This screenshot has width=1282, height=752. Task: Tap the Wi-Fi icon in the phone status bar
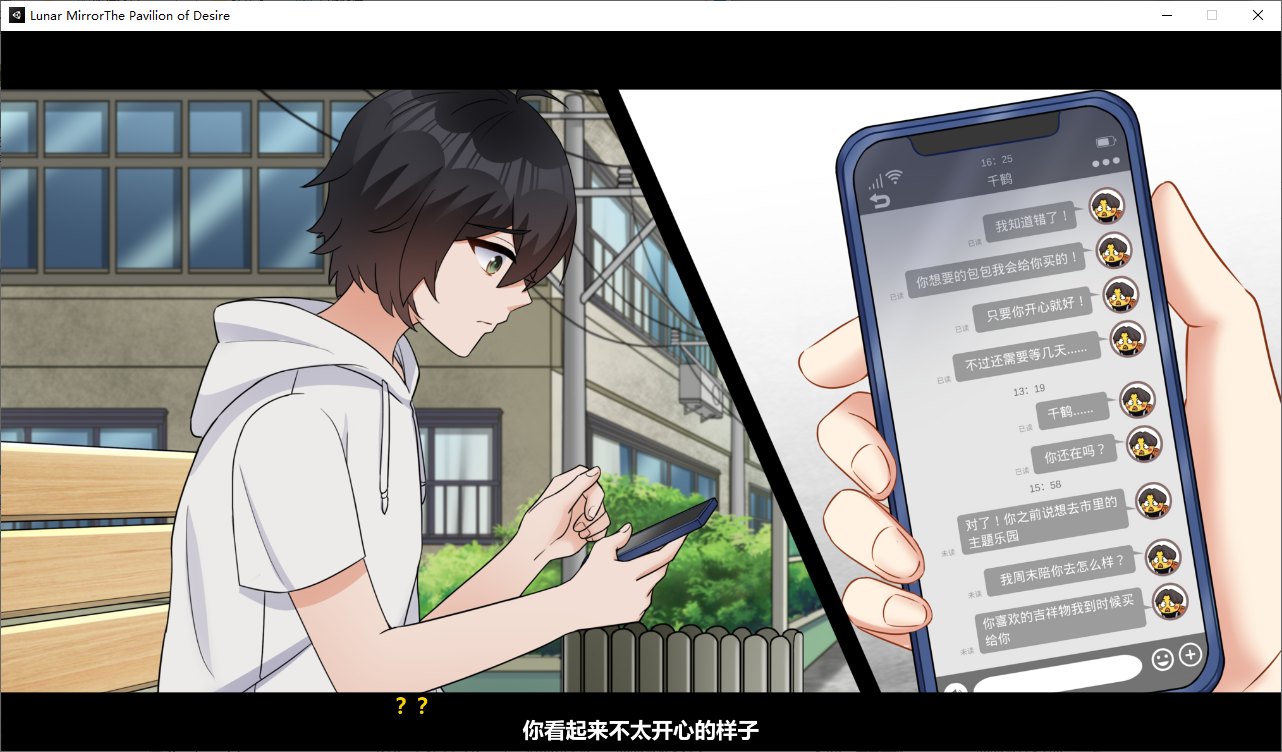point(894,176)
